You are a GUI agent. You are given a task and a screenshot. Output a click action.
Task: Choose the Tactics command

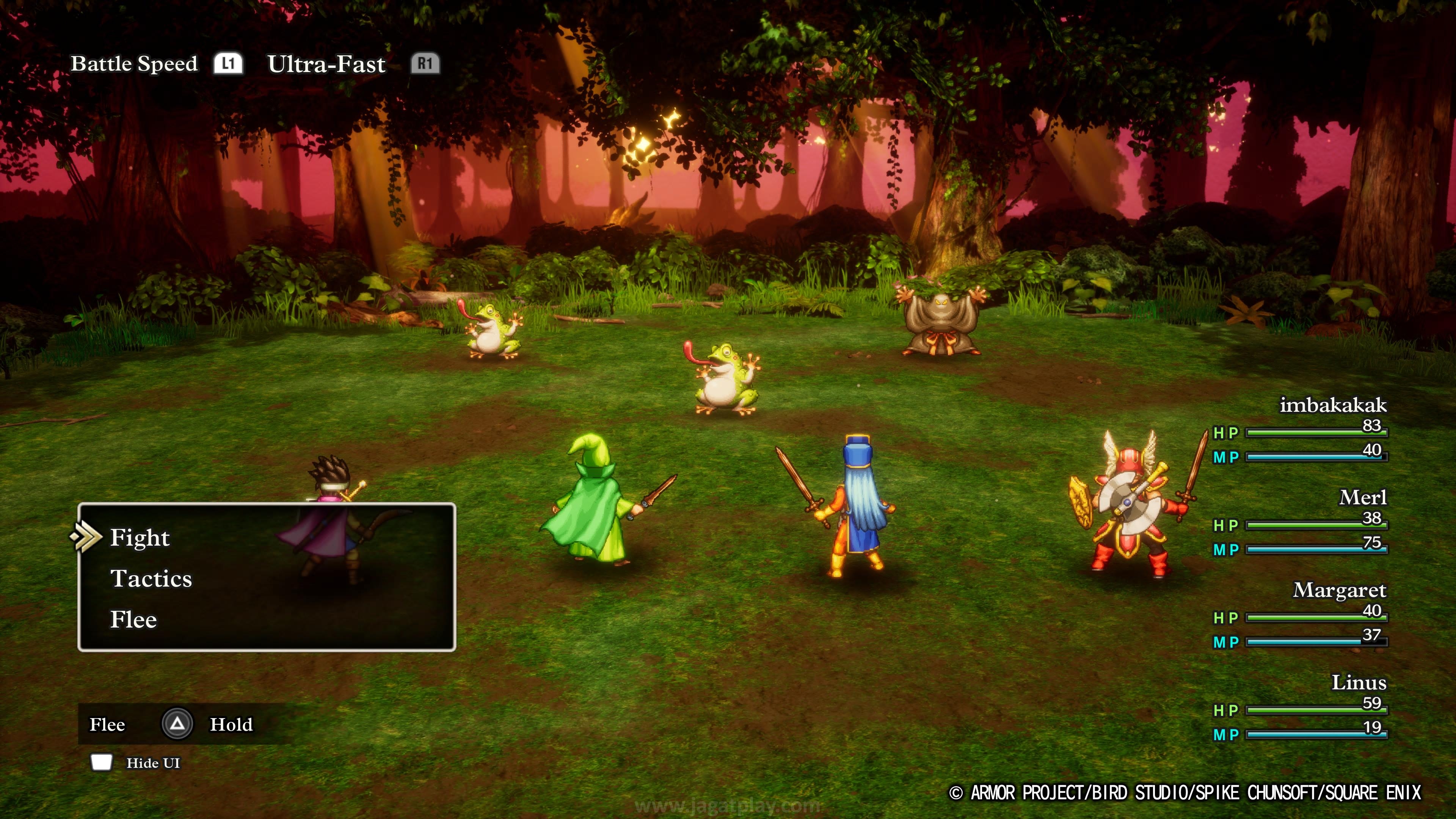(151, 579)
